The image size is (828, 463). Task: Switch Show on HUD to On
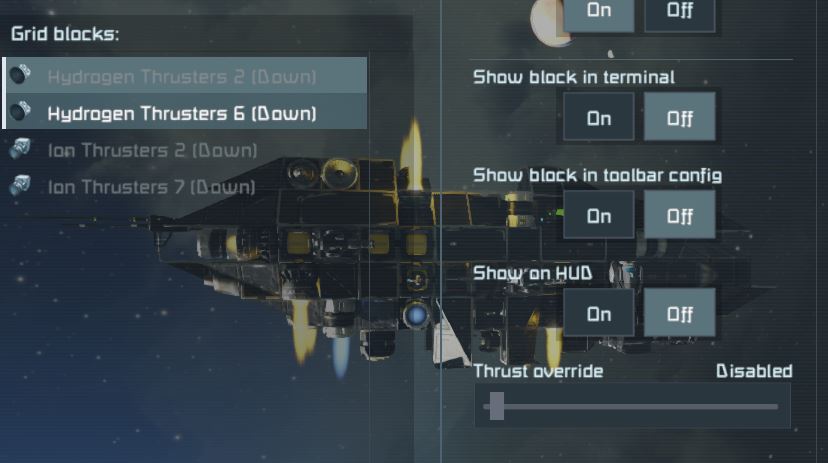pyautogui.click(x=599, y=314)
